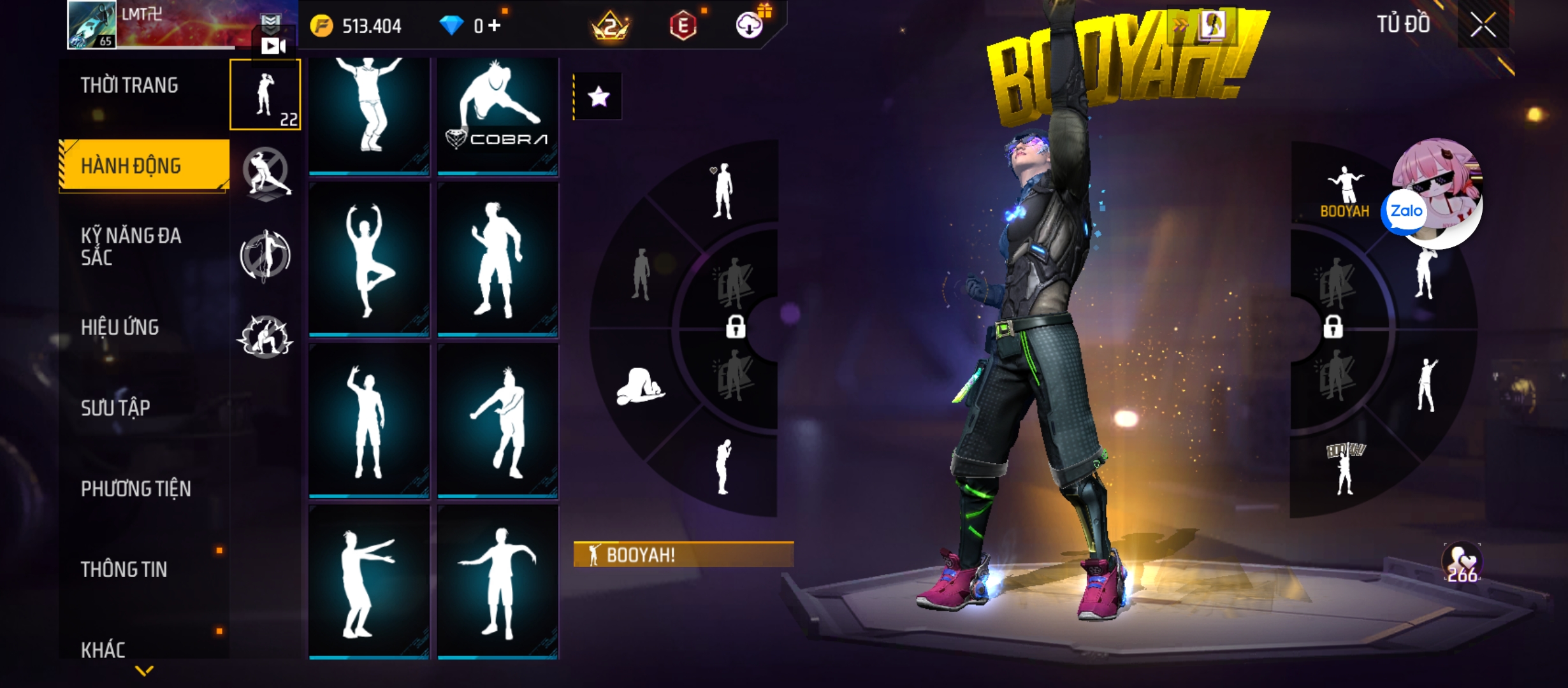Click the kneeling bow emote wheel slot
The image size is (1568, 688).
tap(640, 387)
